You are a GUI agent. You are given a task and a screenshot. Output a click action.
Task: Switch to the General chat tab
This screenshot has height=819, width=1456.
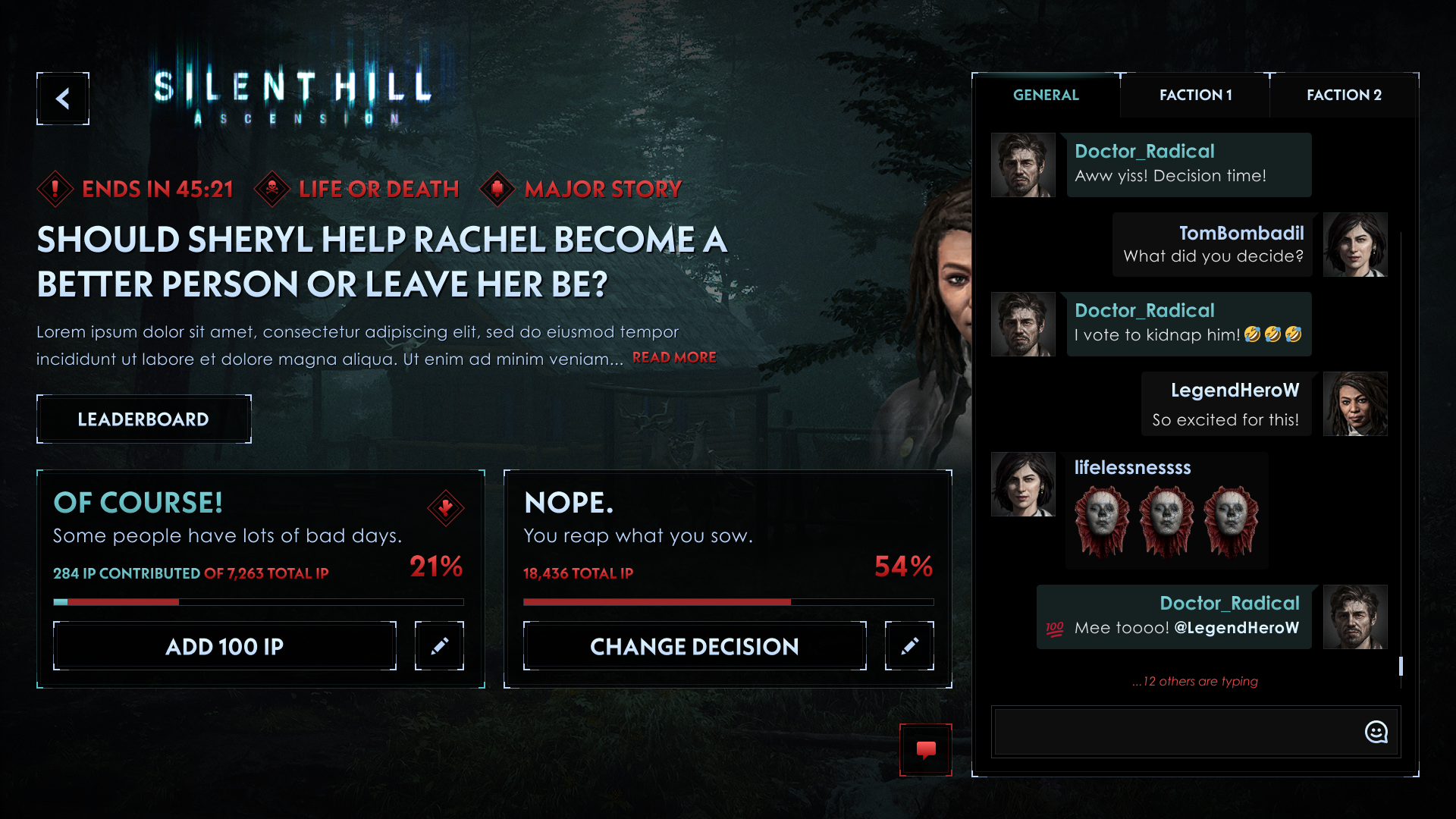1046,96
